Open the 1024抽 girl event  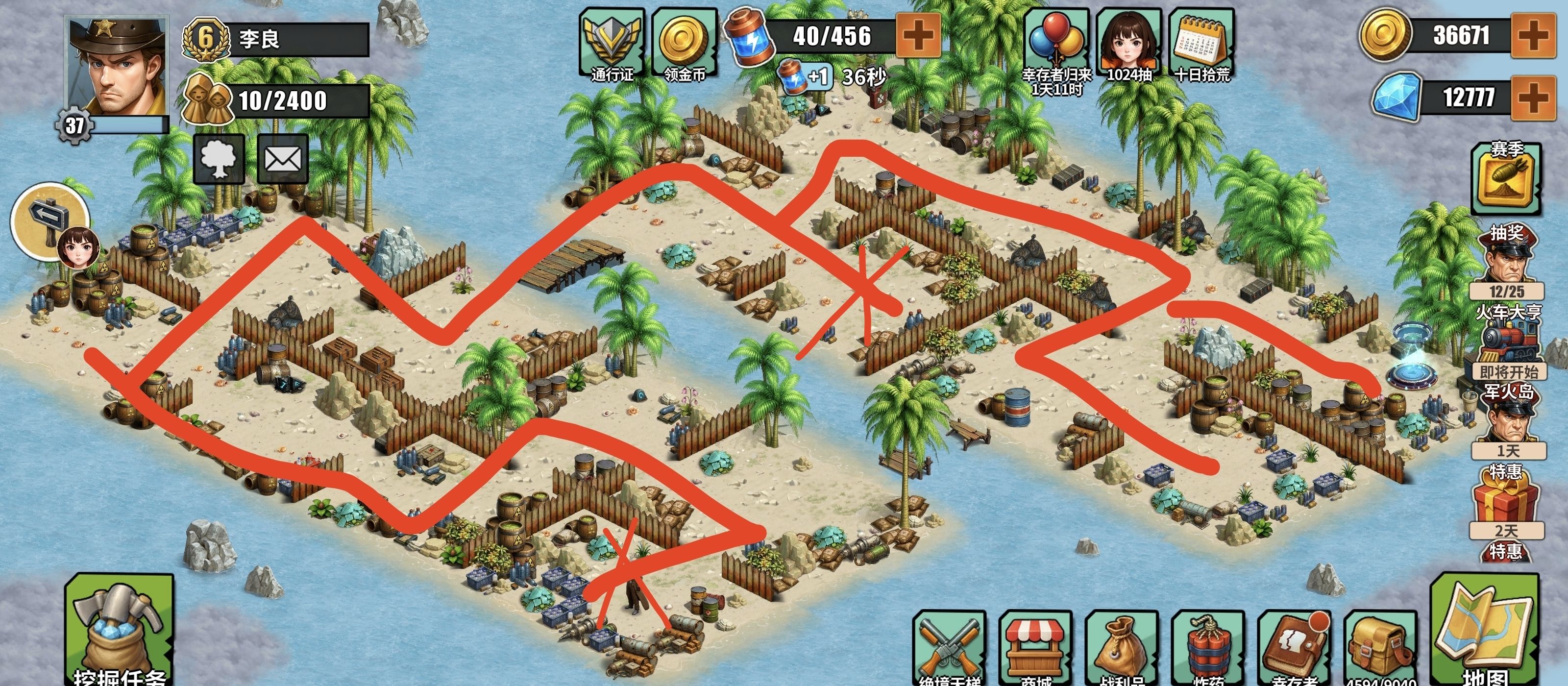(1128, 44)
